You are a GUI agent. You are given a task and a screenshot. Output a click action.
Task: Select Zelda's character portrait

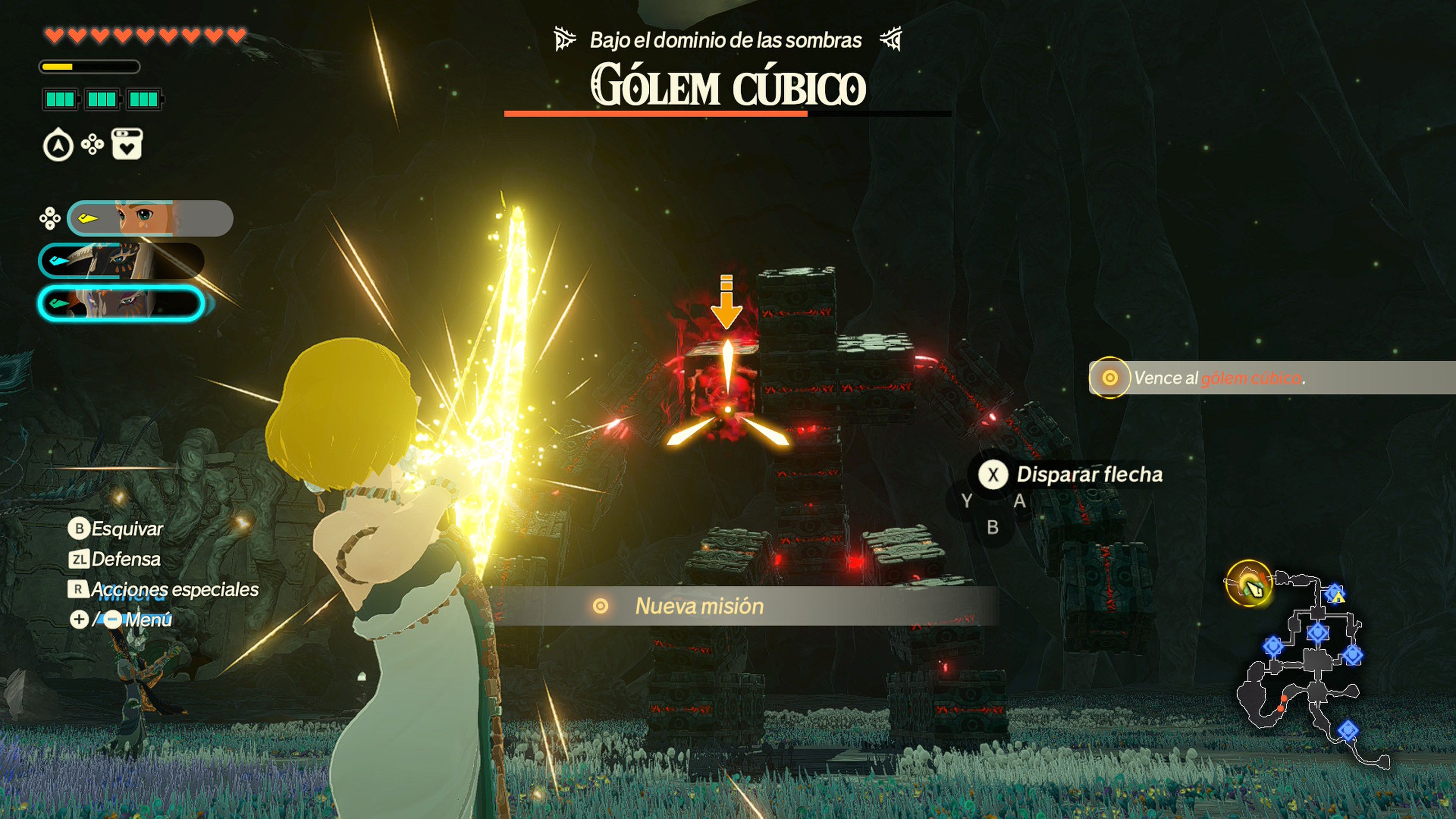(x=150, y=218)
